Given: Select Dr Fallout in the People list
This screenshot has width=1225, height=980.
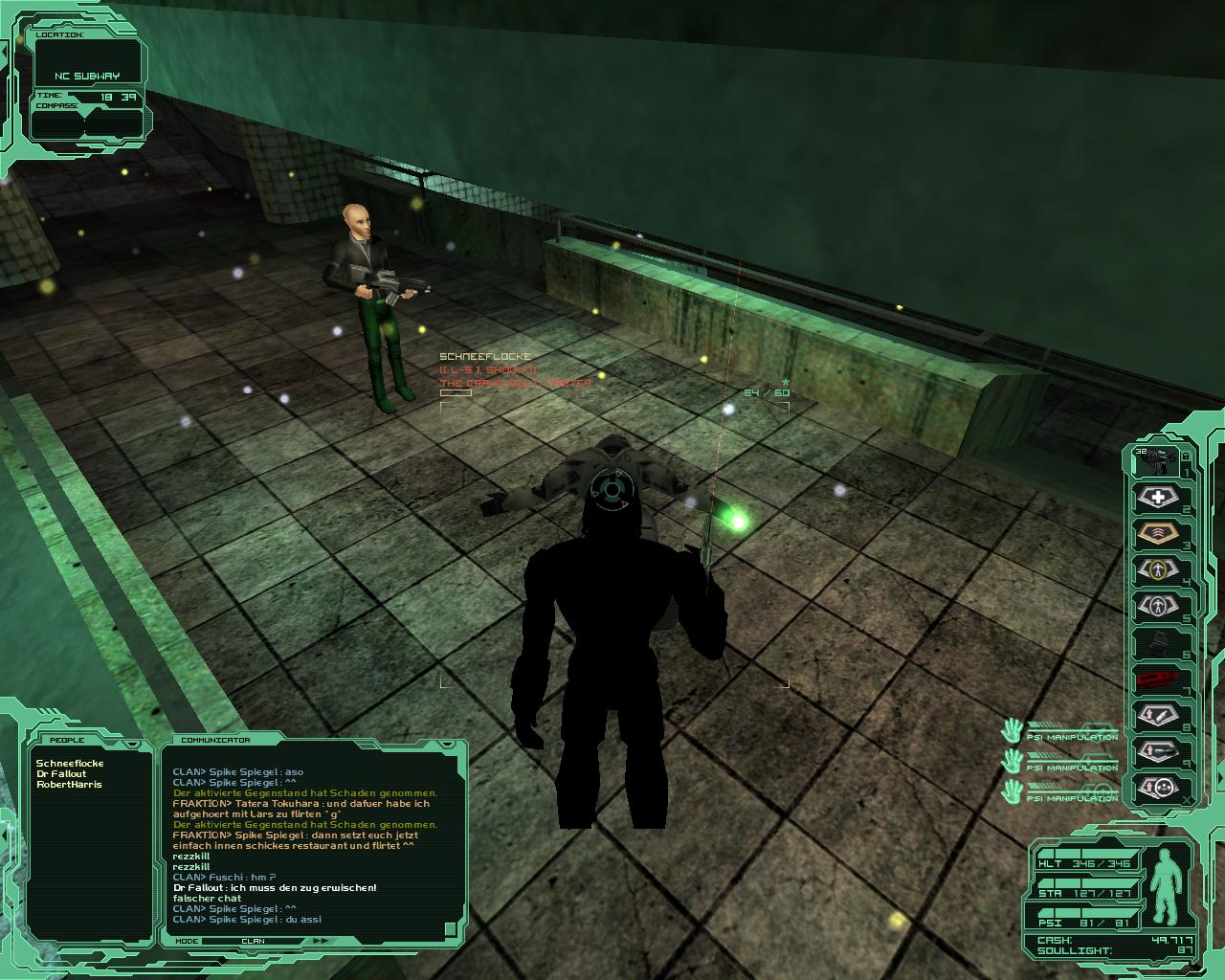Looking at the screenshot, I should click(x=61, y=774).
